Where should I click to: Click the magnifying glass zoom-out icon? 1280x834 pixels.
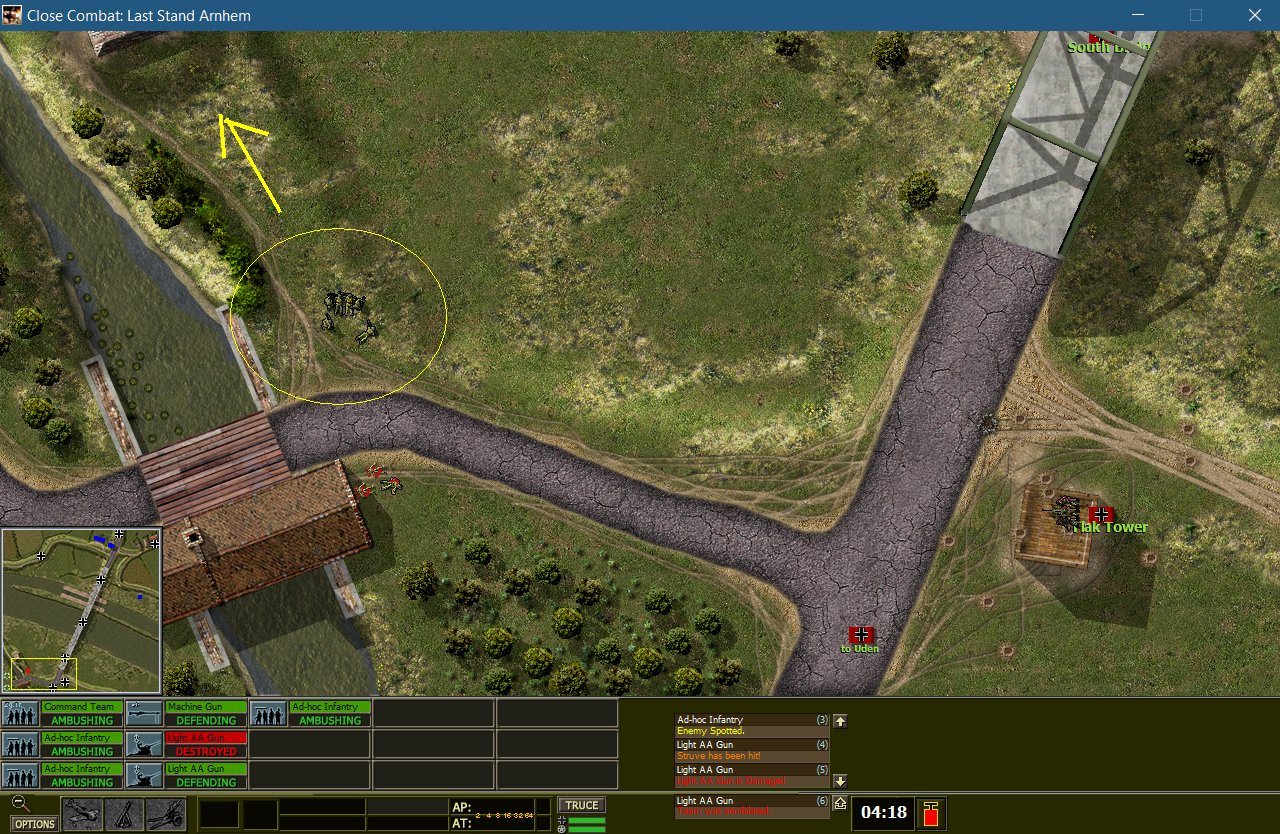pos(21,803)
